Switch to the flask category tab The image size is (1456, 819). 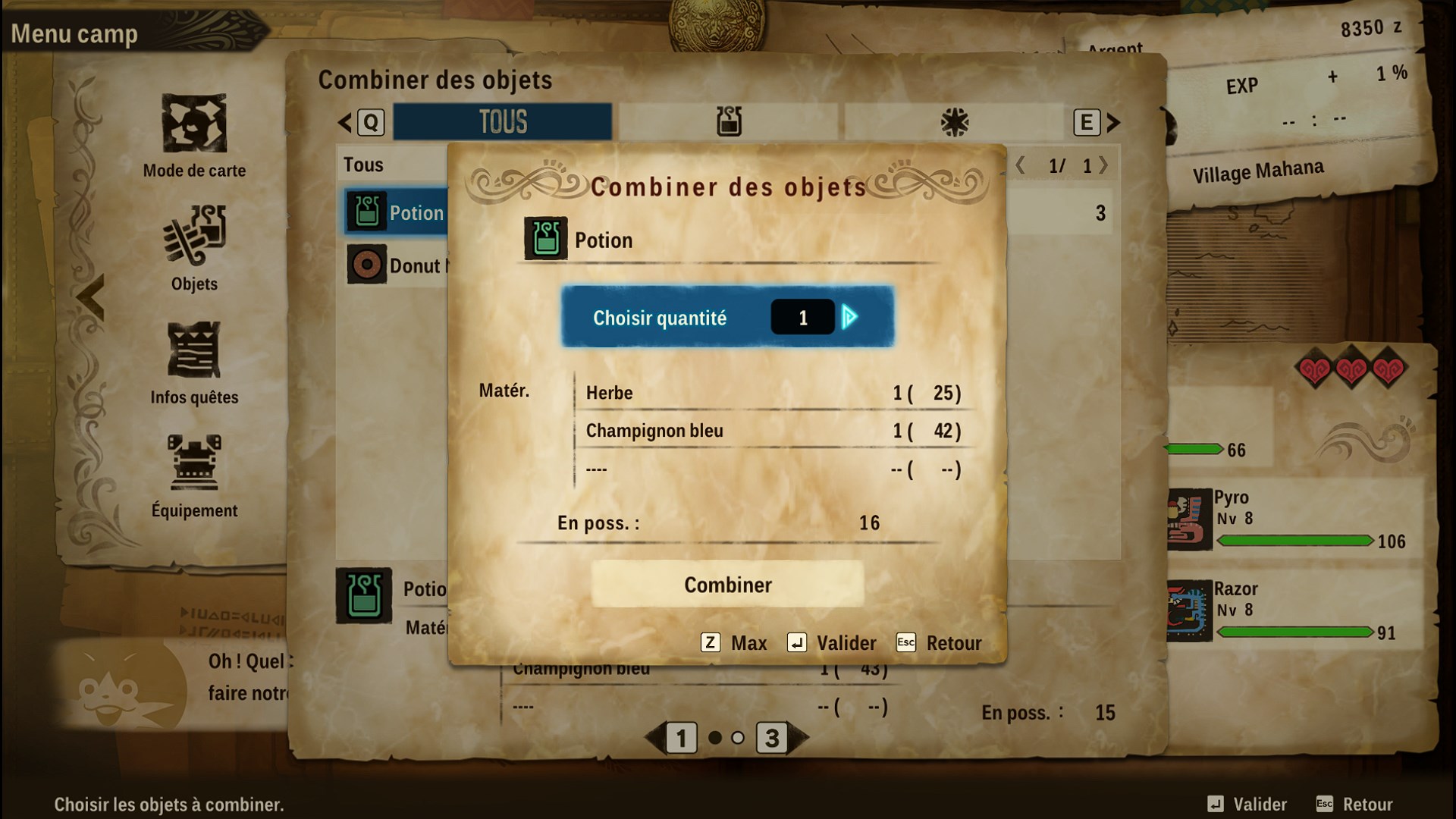[x=730, y=121]
